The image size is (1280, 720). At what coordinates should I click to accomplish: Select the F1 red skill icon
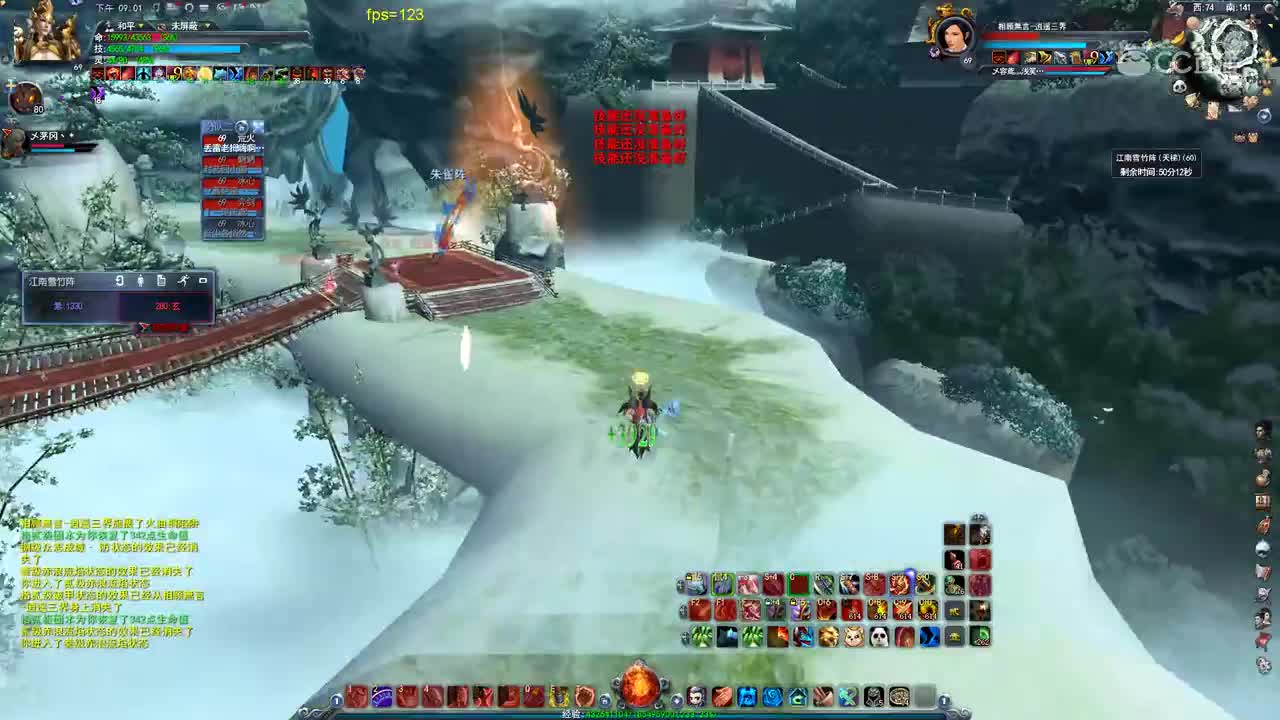725,609
